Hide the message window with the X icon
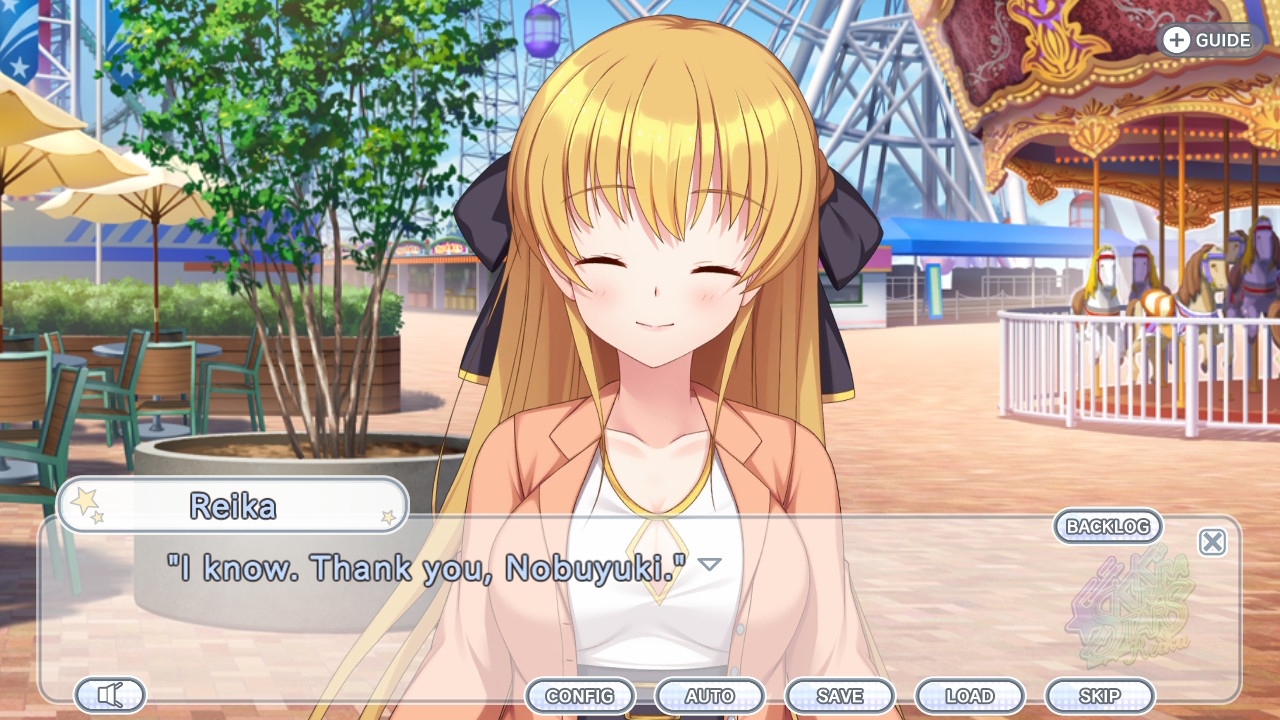1280x720 pixels. pyautogui.click(x=1213, y=542)
